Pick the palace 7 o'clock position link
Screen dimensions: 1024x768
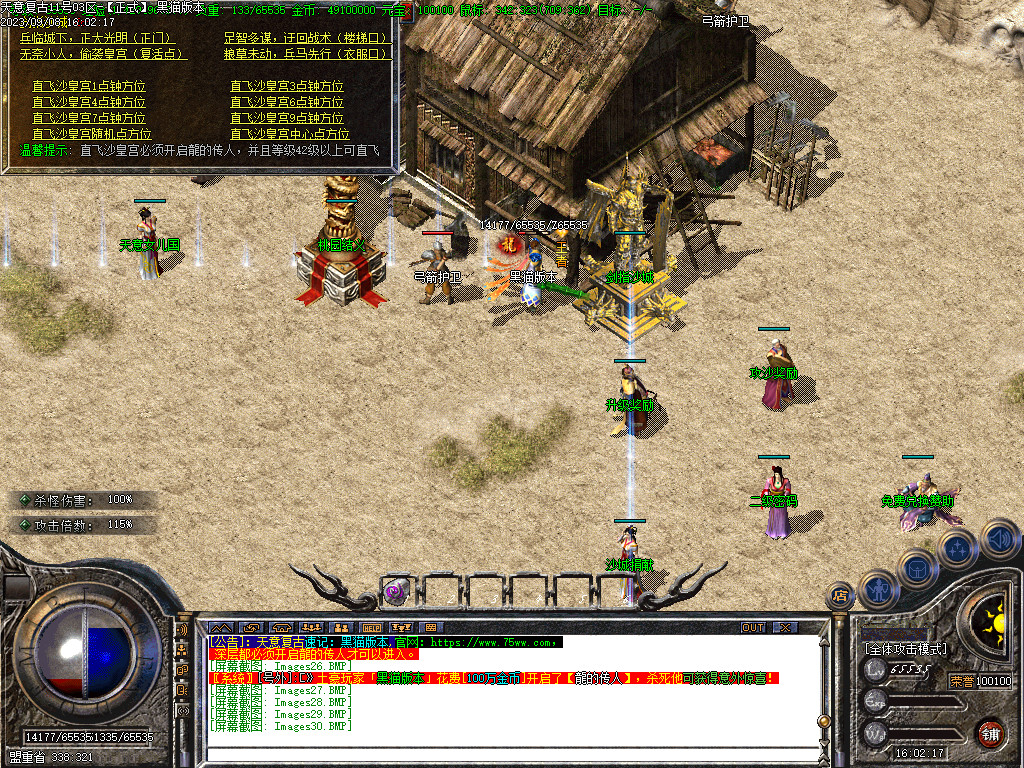tap(89, 118)
